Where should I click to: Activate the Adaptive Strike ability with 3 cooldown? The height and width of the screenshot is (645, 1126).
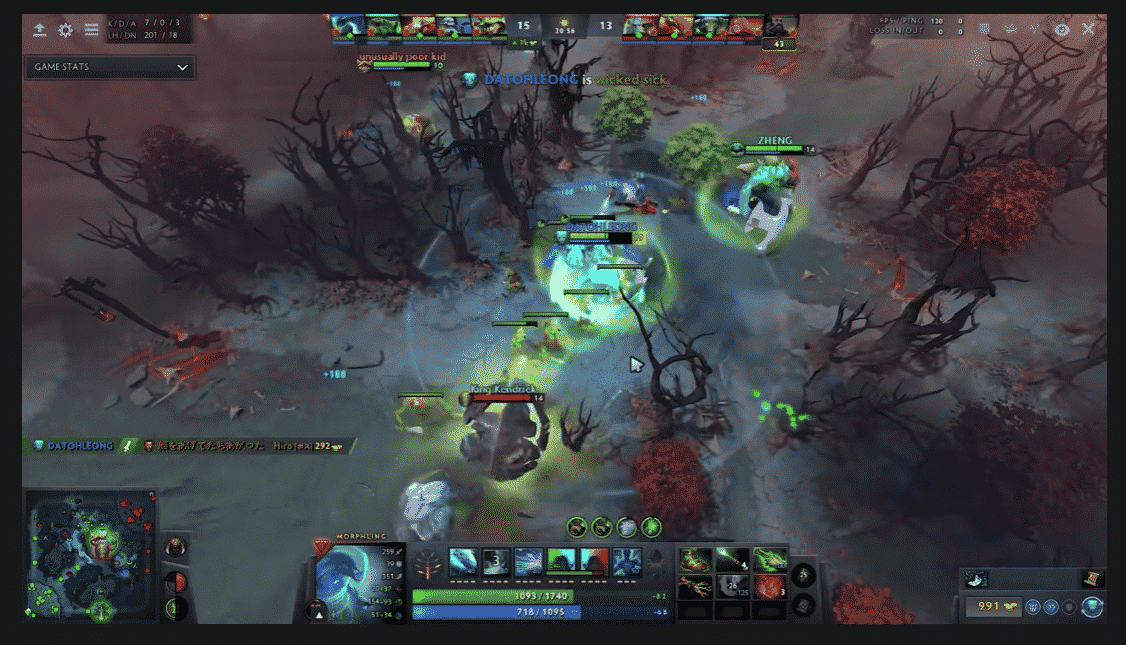(496, 562)
